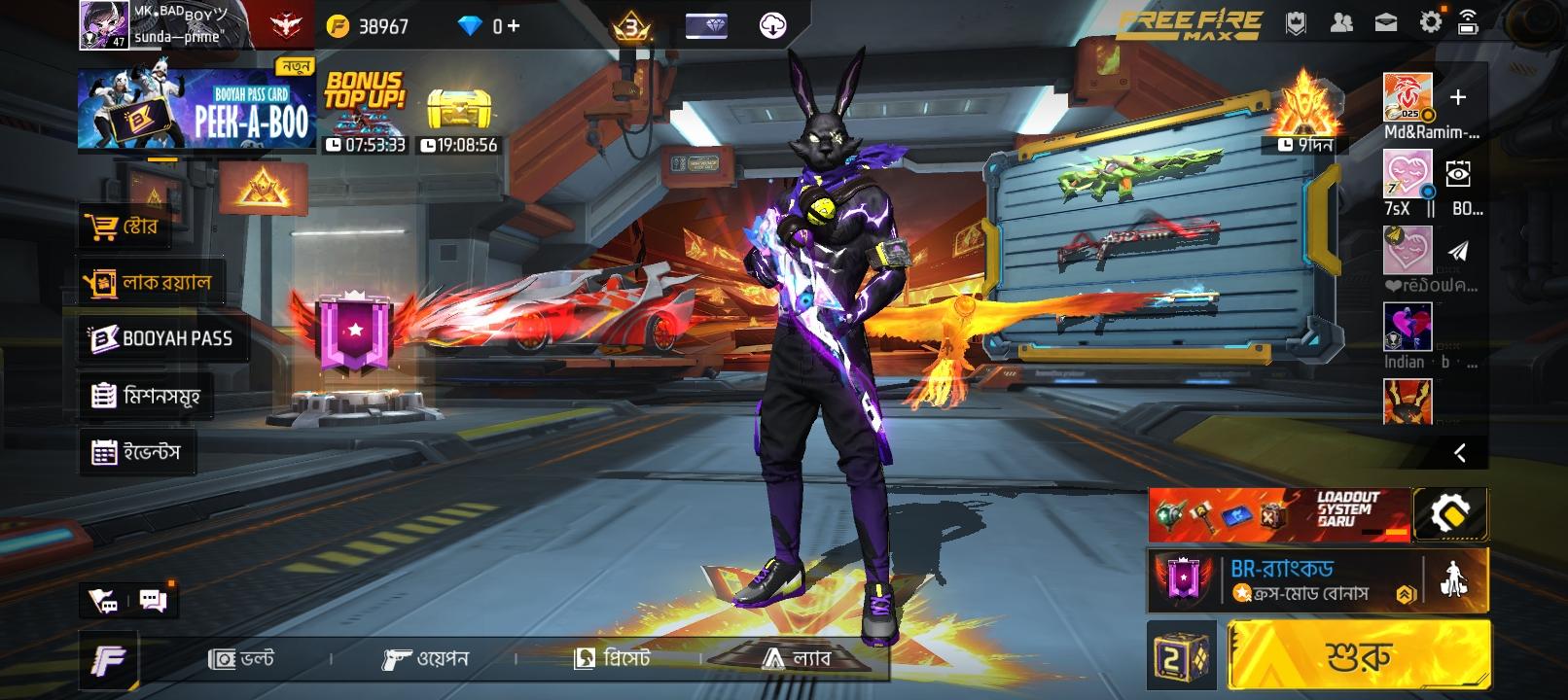Open the Lab tab
This screenshot has width=1568, height=700.
(x=797, y=659)
